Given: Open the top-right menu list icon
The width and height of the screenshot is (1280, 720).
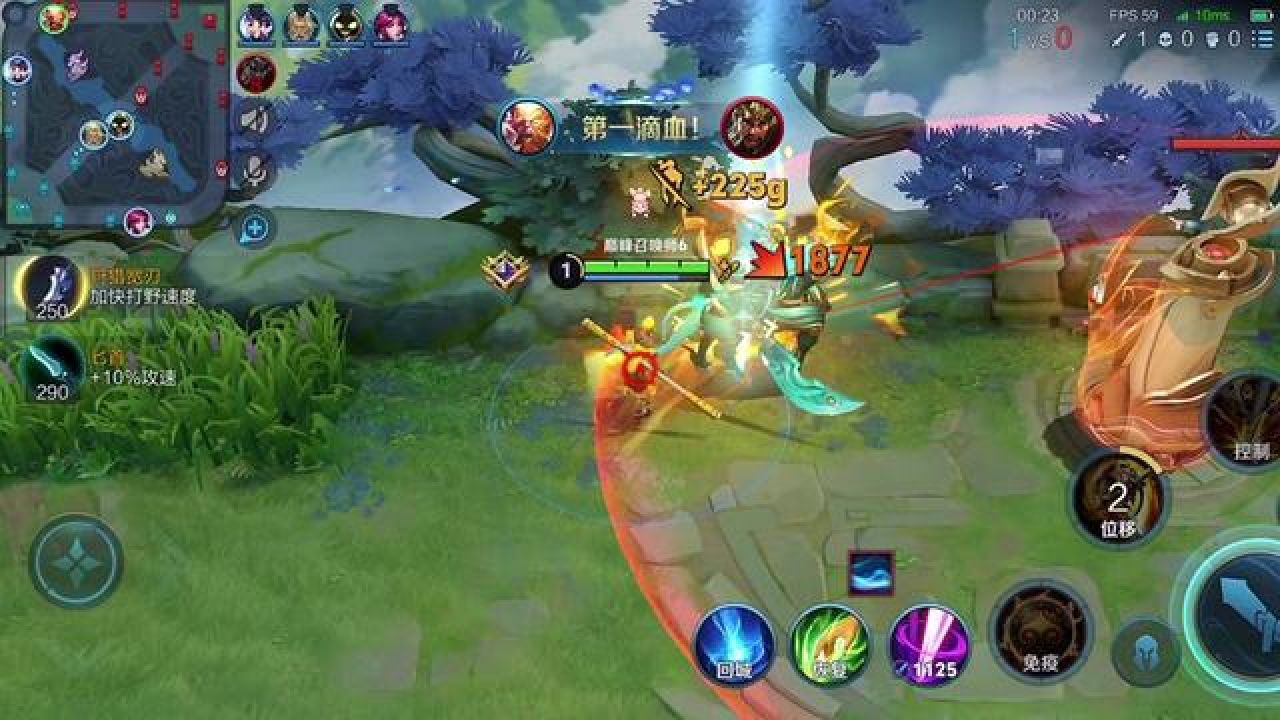Looking at the screenshot, I should [1262, 39].
